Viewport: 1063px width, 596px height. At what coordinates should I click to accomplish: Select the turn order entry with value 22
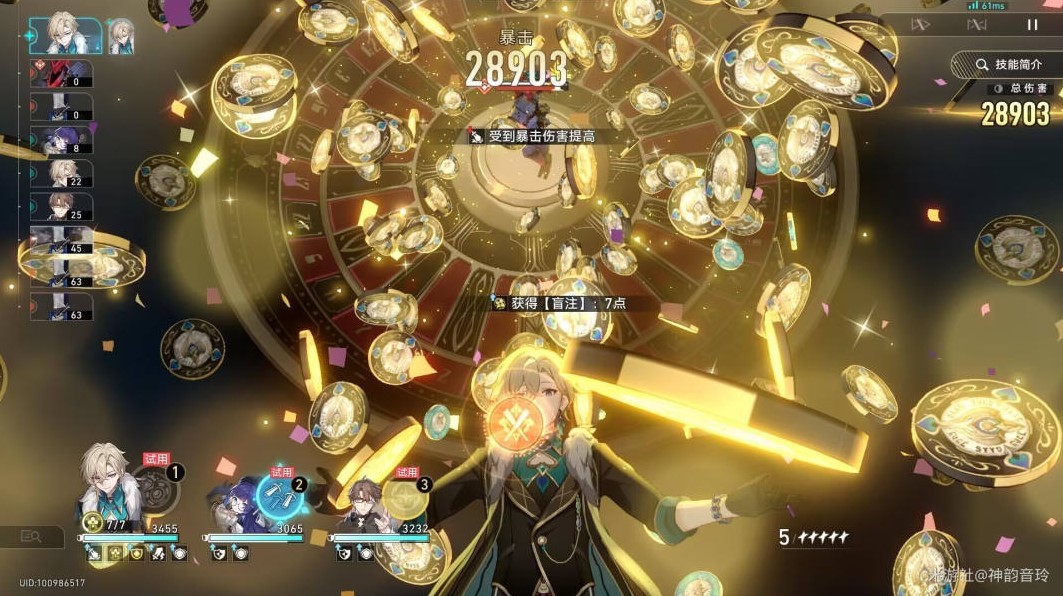[x=60, y=174]
